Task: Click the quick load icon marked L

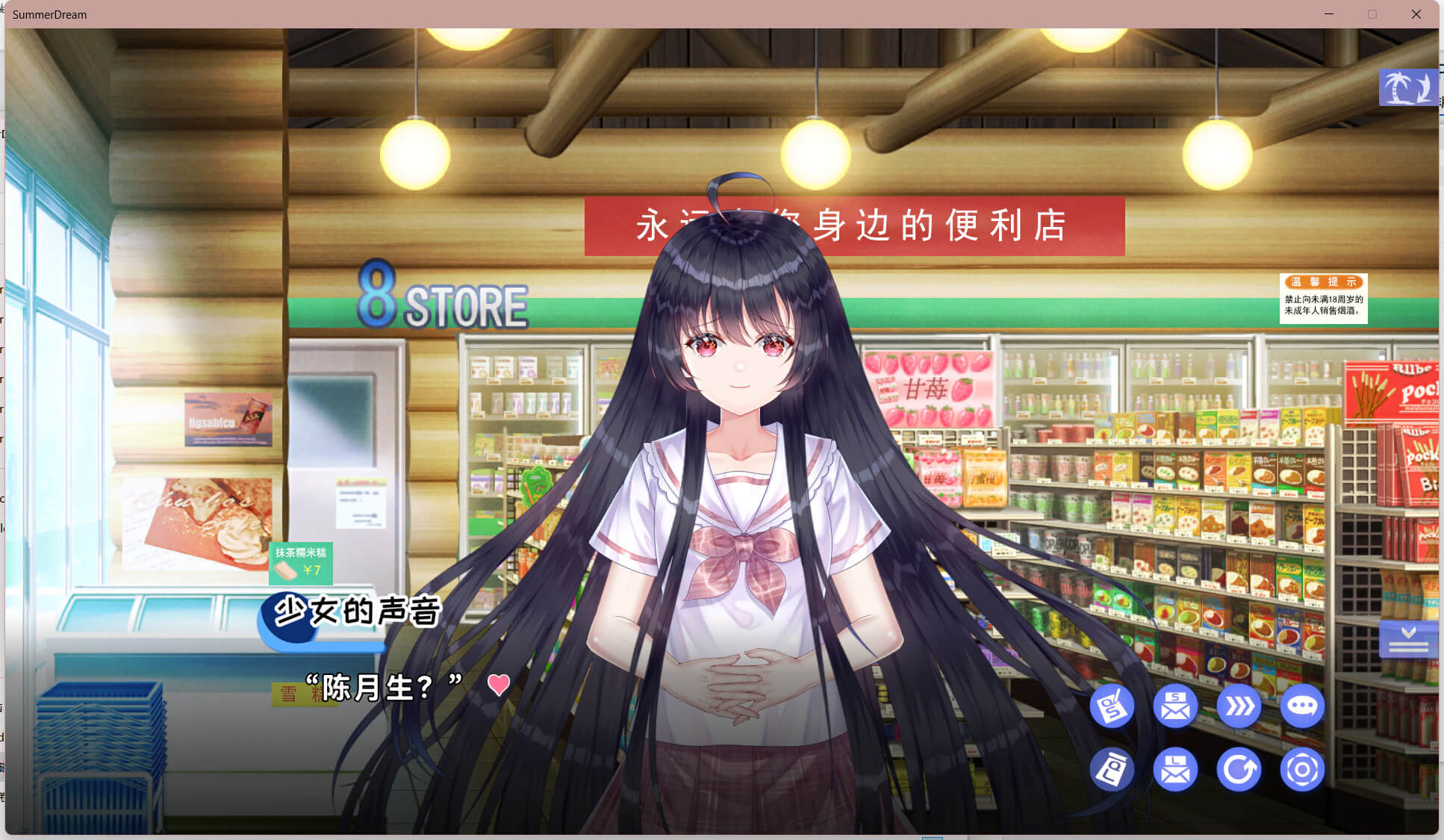Action: pyautogui.click(x=1112, y=769)
